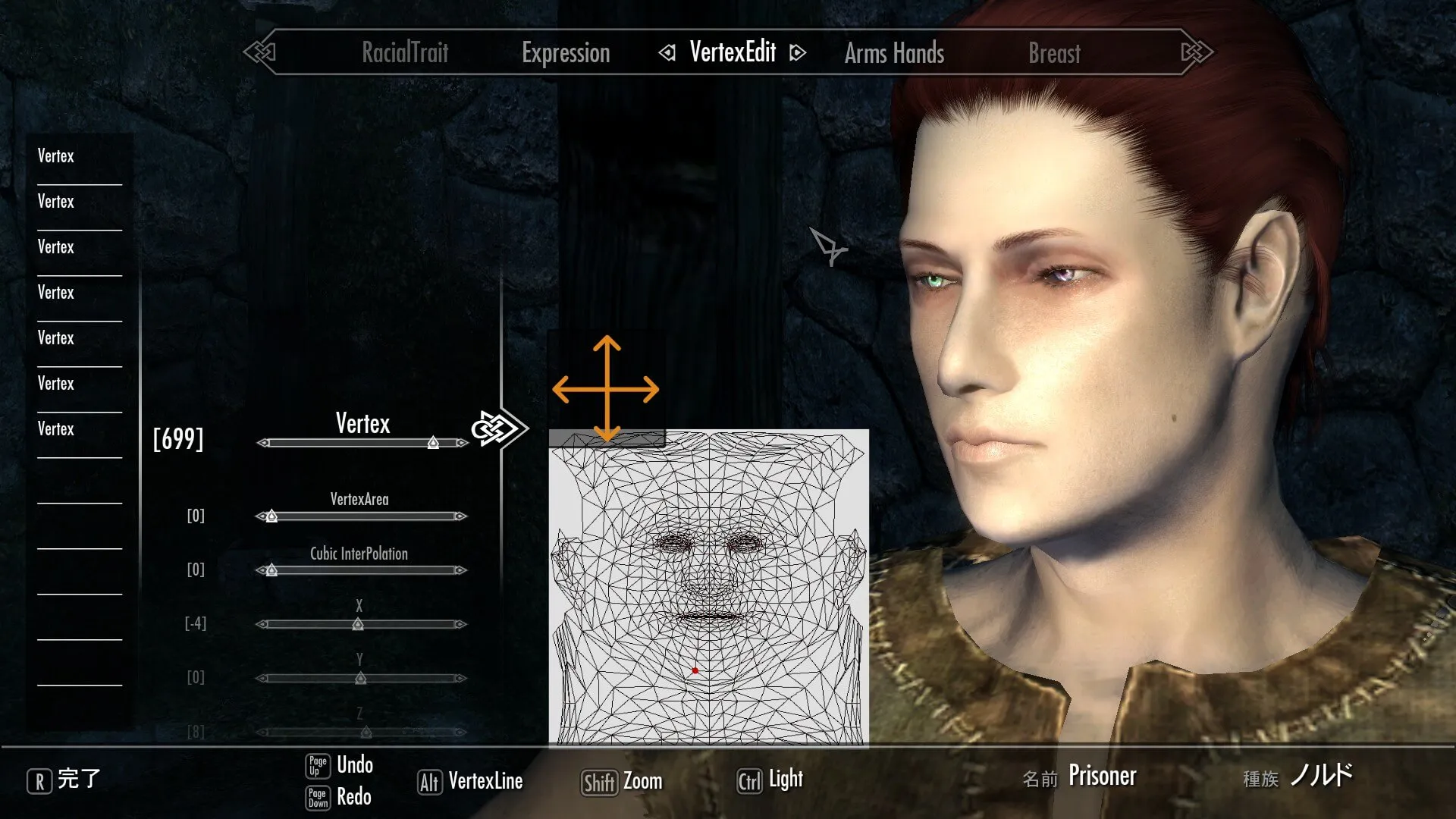Click the right arrow beside VertexEdit
The image size is (1456, 819).
[x=797, y=53]
